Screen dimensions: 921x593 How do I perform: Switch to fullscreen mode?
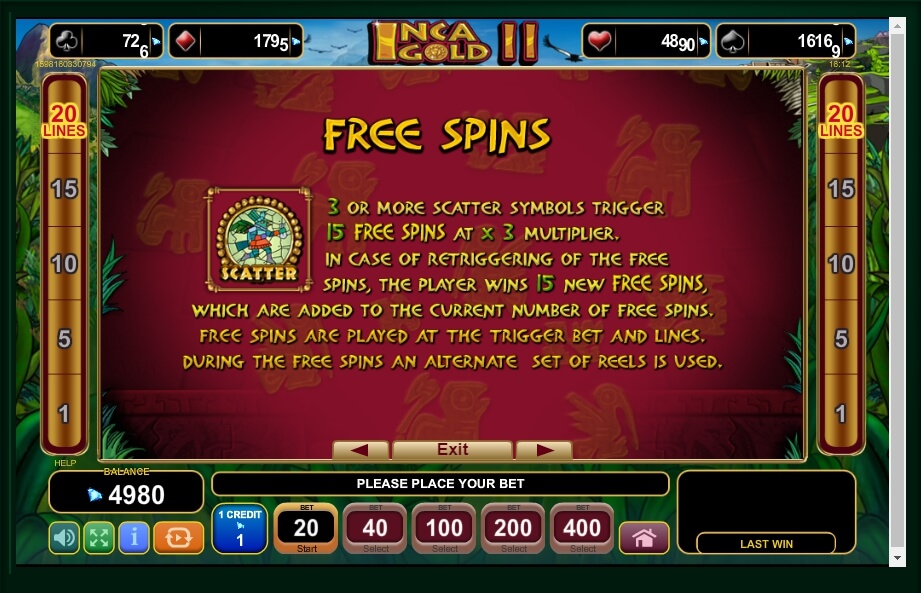coord(98,538)
